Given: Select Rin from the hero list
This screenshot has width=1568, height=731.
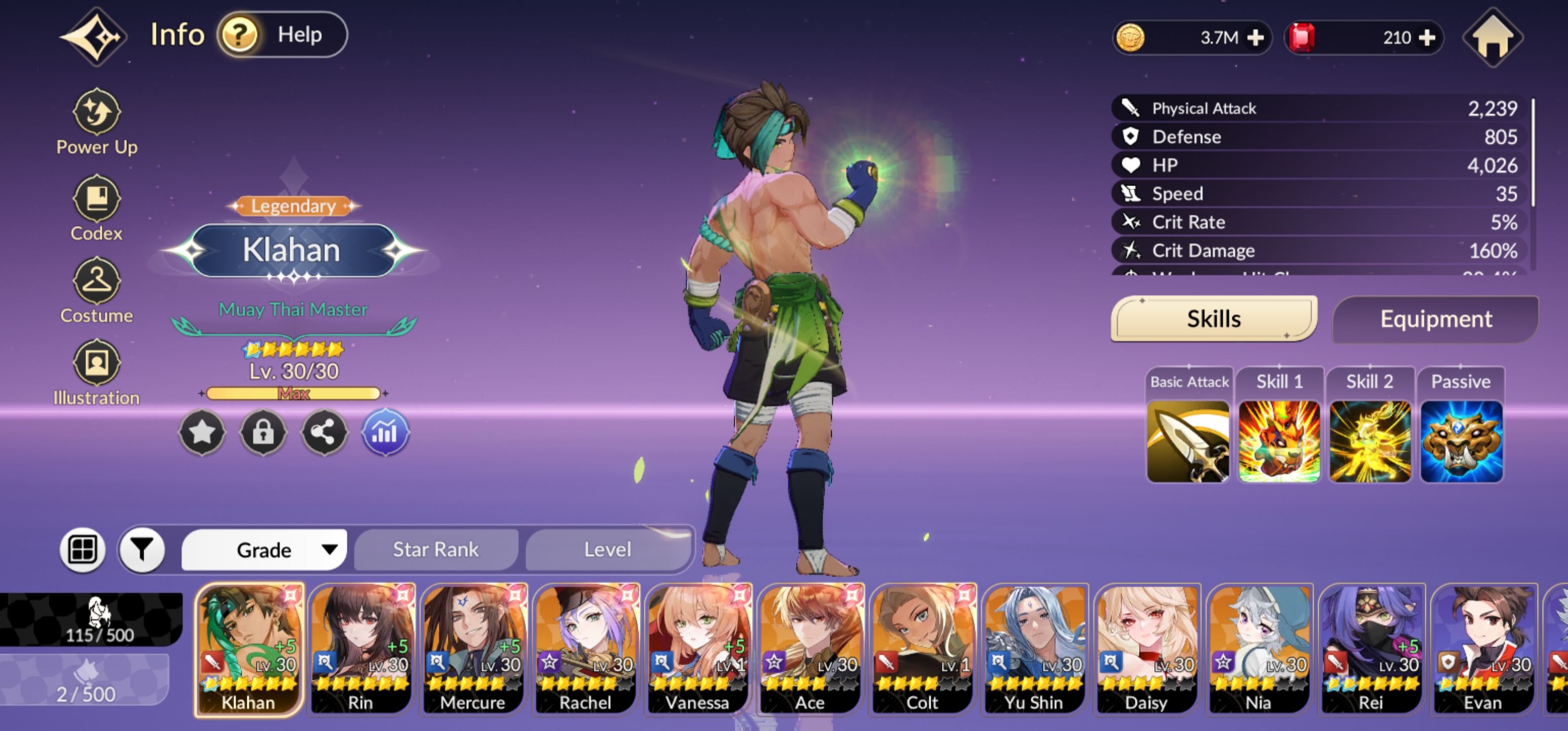Looking at the screenshot, I should pos(361,648).
